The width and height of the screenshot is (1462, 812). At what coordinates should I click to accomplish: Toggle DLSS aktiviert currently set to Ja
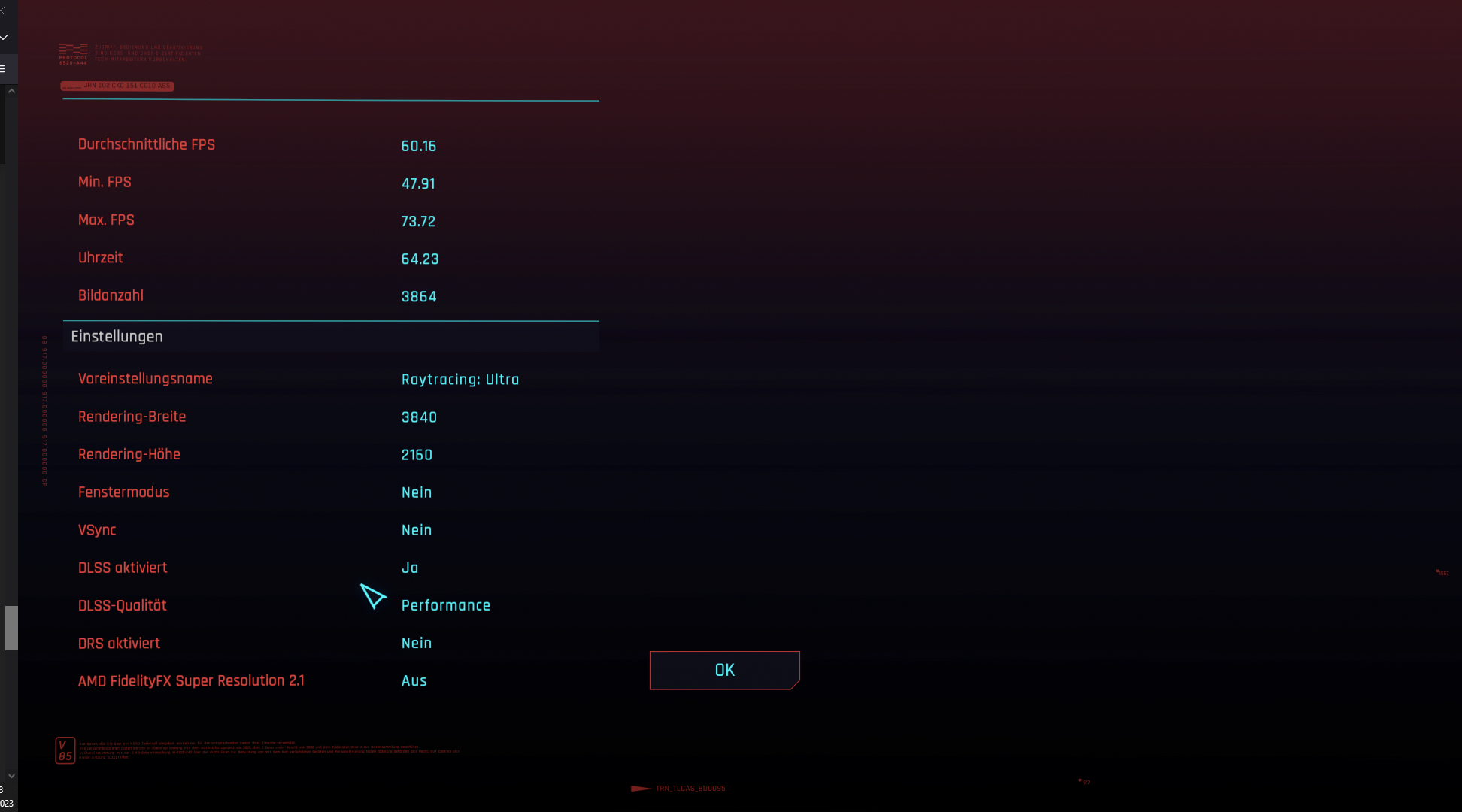point(410,568)
